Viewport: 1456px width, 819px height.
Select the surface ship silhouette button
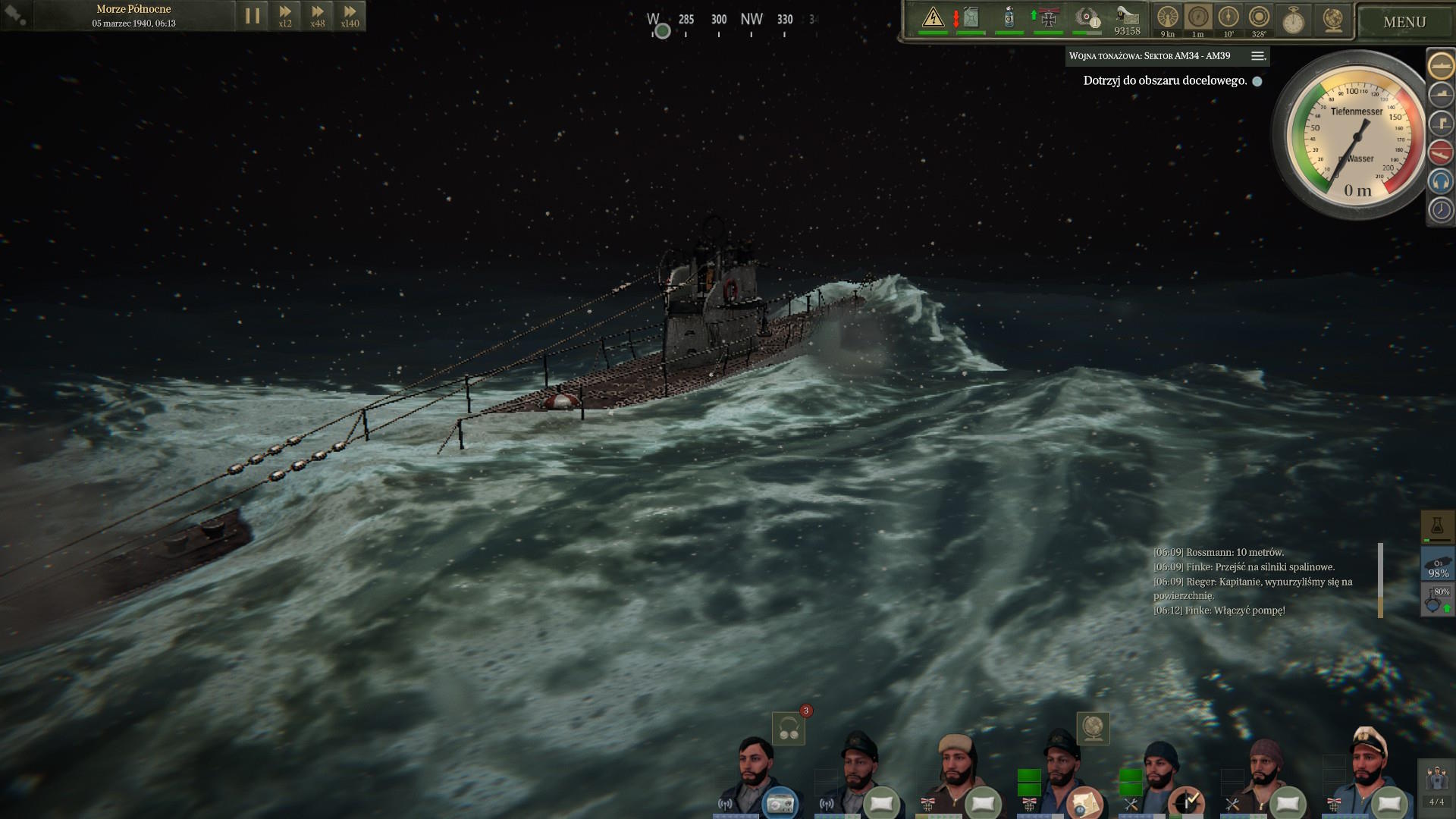1441,65
